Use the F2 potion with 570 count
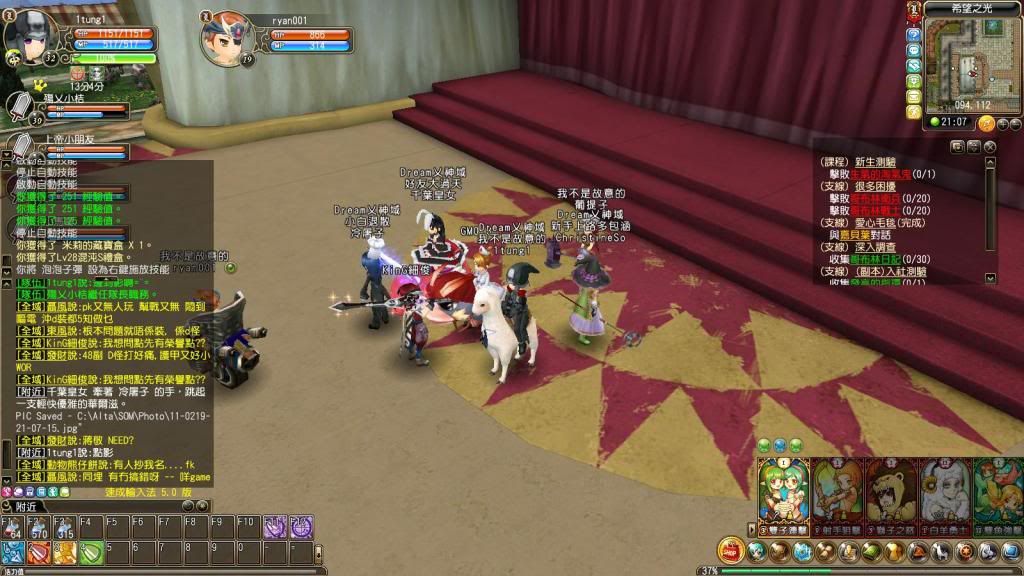 (37, 527)
